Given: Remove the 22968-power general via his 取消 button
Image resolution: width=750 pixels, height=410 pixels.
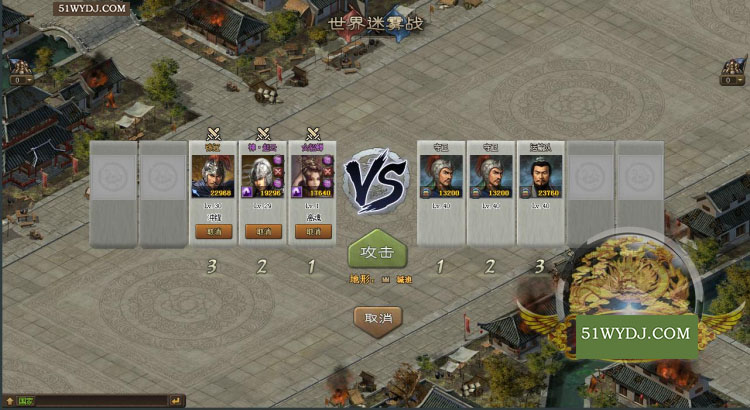Looking at the screenshot, I should (213, 231).
